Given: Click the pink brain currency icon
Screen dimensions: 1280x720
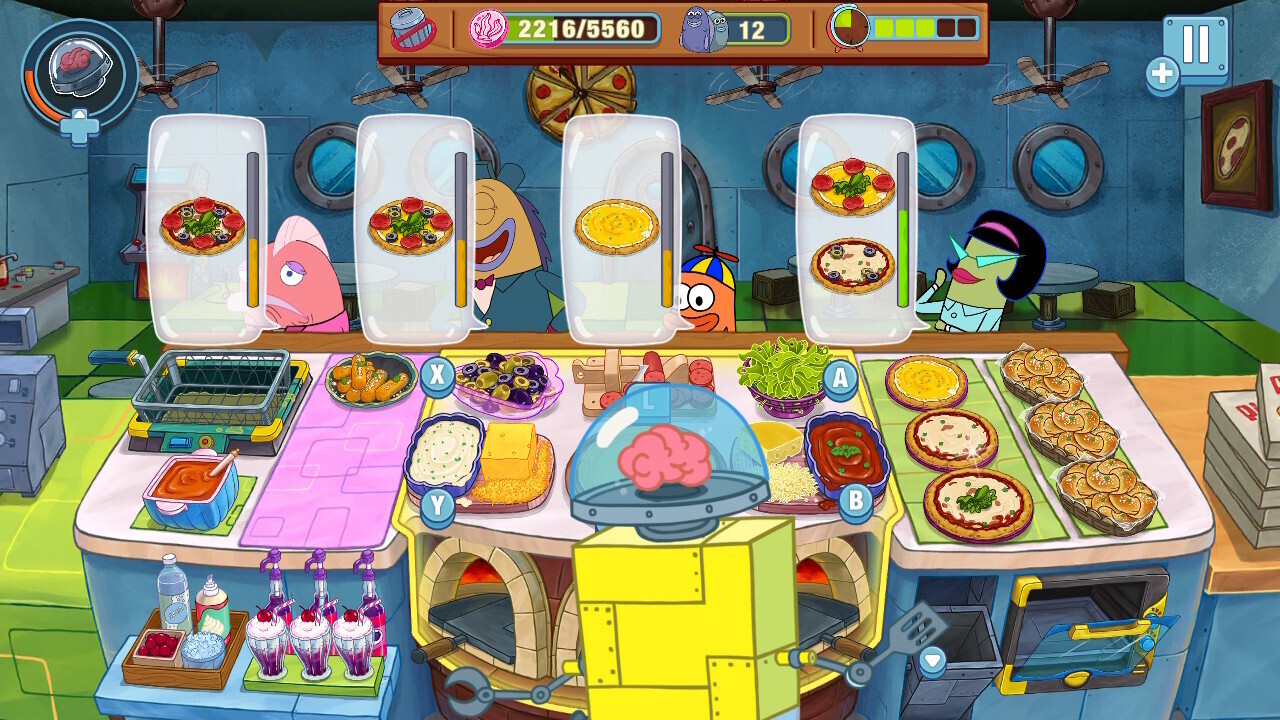Looking at the screenshot, I should point(487,28).
